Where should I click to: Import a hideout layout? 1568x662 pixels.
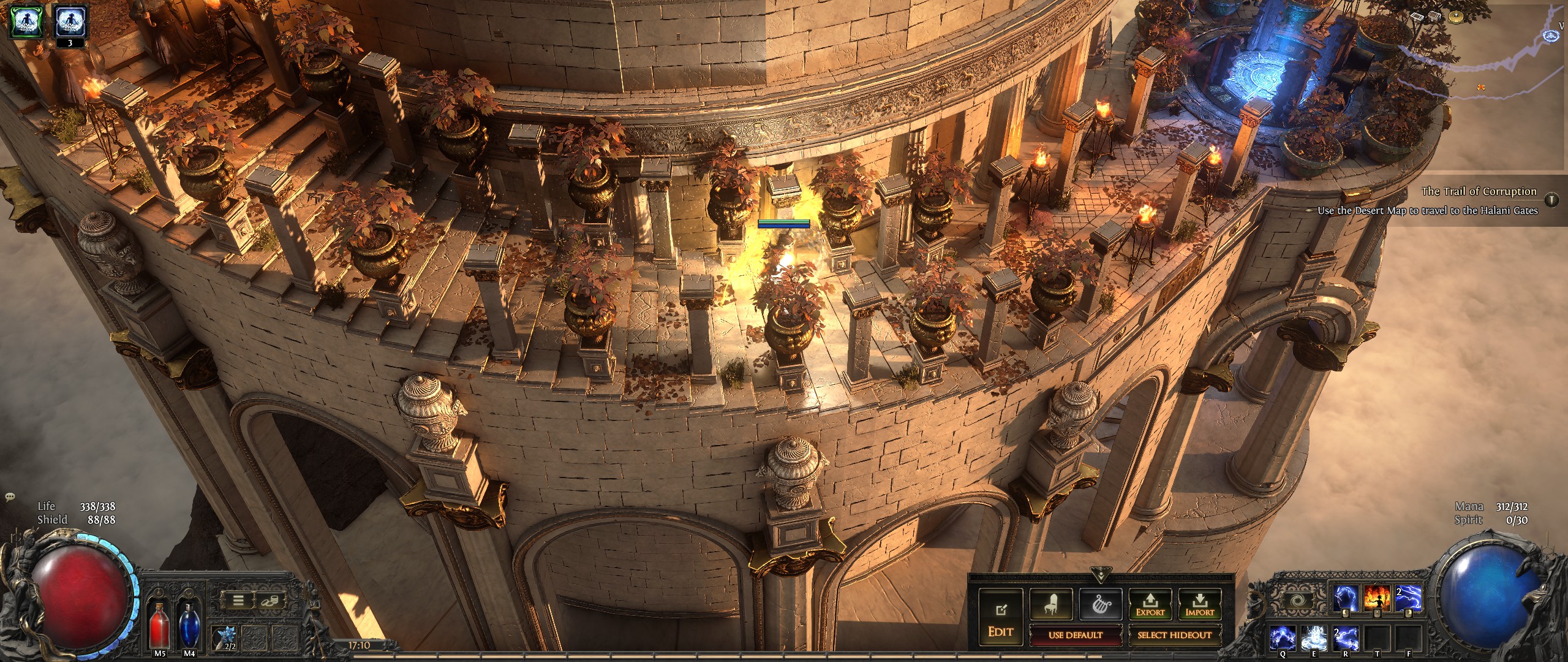(1199, 604)
